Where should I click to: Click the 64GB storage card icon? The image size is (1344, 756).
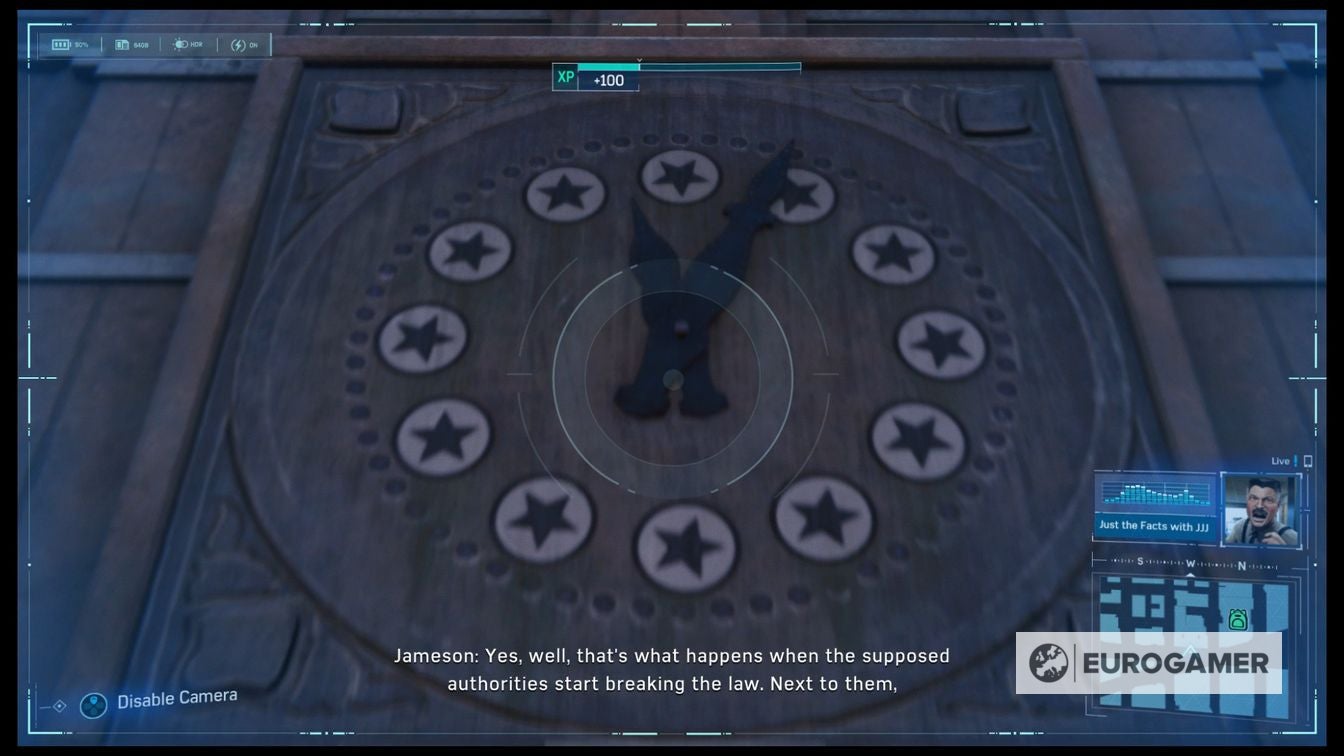[120, 44]
